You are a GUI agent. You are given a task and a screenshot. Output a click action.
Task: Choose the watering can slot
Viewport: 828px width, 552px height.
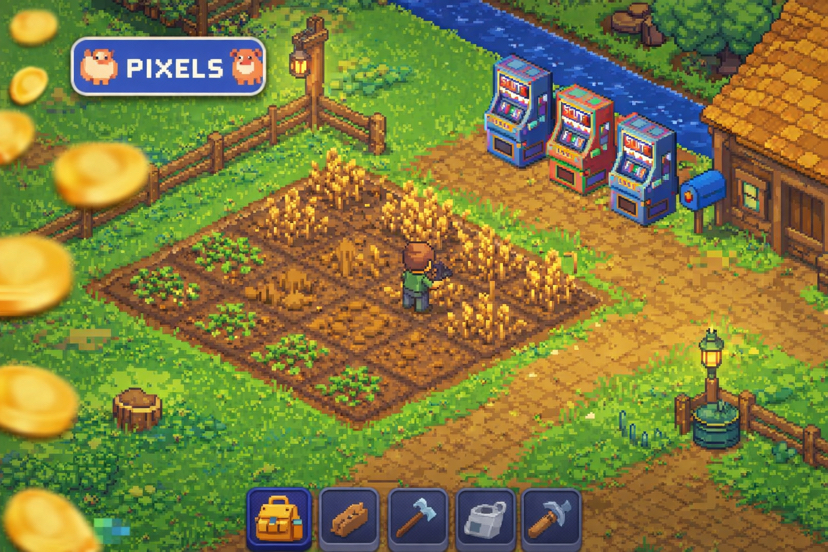tap(486, 518)
